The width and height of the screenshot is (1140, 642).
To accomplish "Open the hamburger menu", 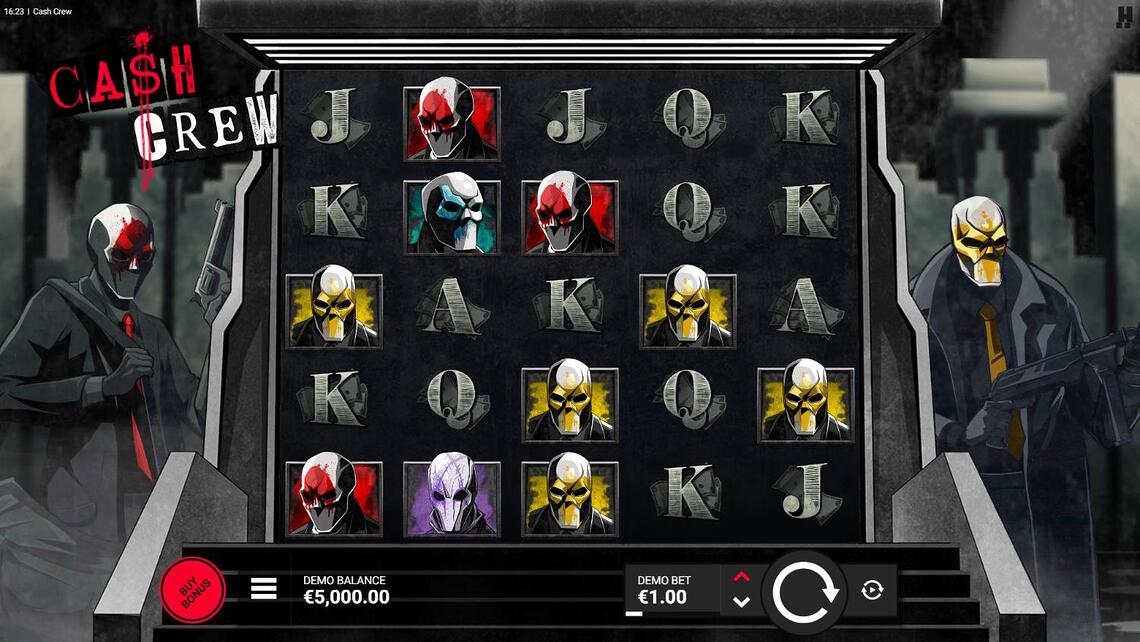I will [263, 588].
